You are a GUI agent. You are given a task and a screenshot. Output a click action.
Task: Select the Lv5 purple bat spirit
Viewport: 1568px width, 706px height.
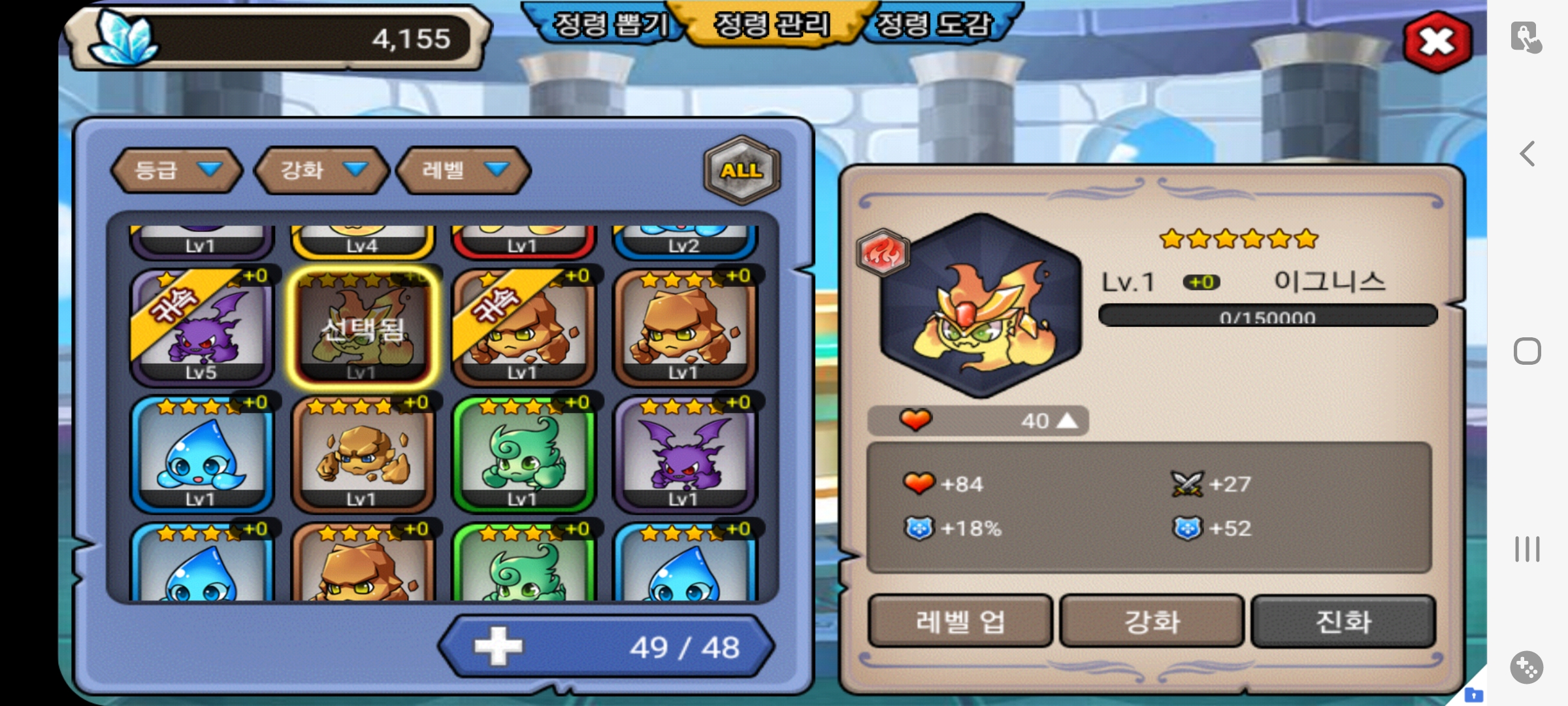coord(201,327)
